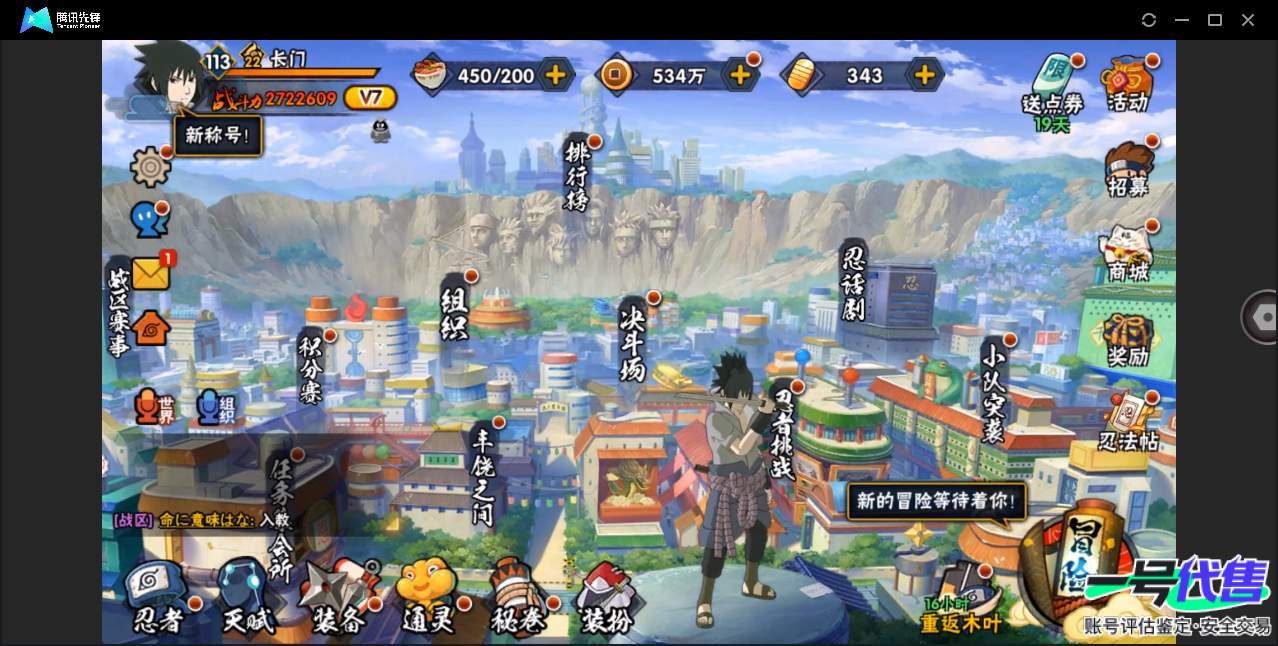Open the 组织 organization building
Image resolution: width=1278 pixels, height=646 pixels.
pos(455,312)
